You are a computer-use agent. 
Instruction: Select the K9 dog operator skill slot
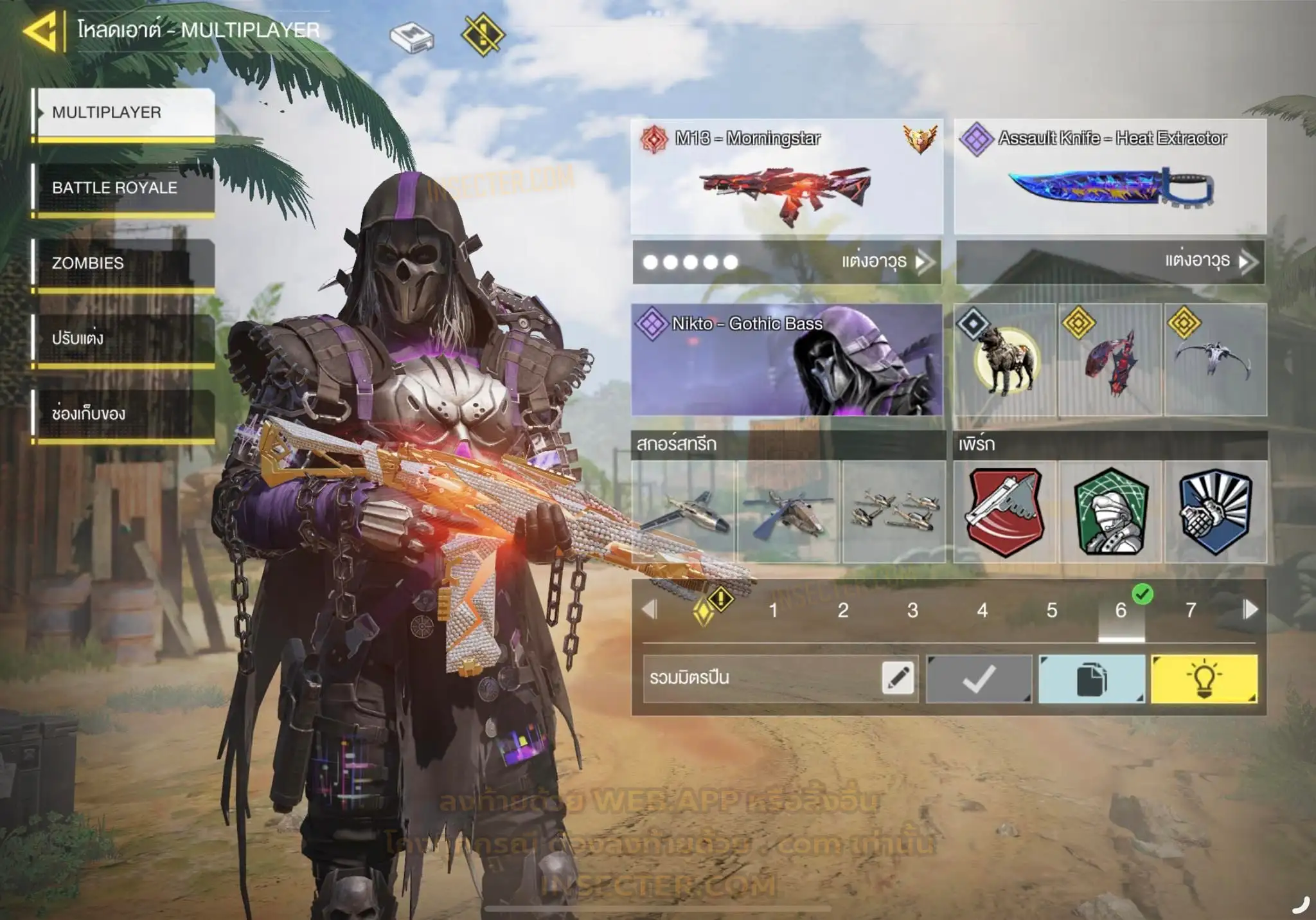pos(1005,360)
